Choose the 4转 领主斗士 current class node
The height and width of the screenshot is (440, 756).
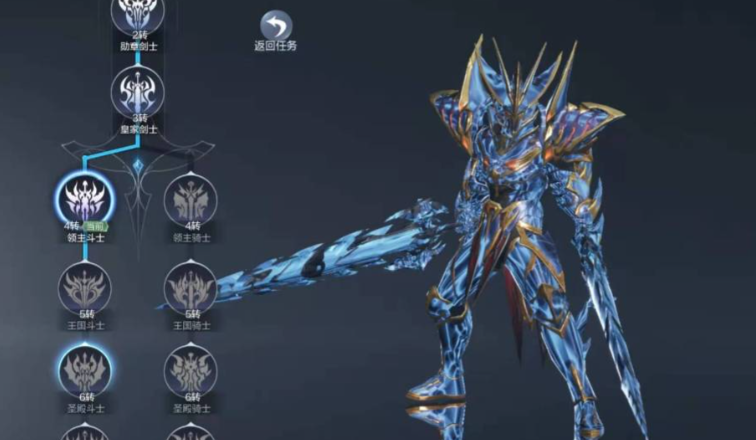[85, 199]
